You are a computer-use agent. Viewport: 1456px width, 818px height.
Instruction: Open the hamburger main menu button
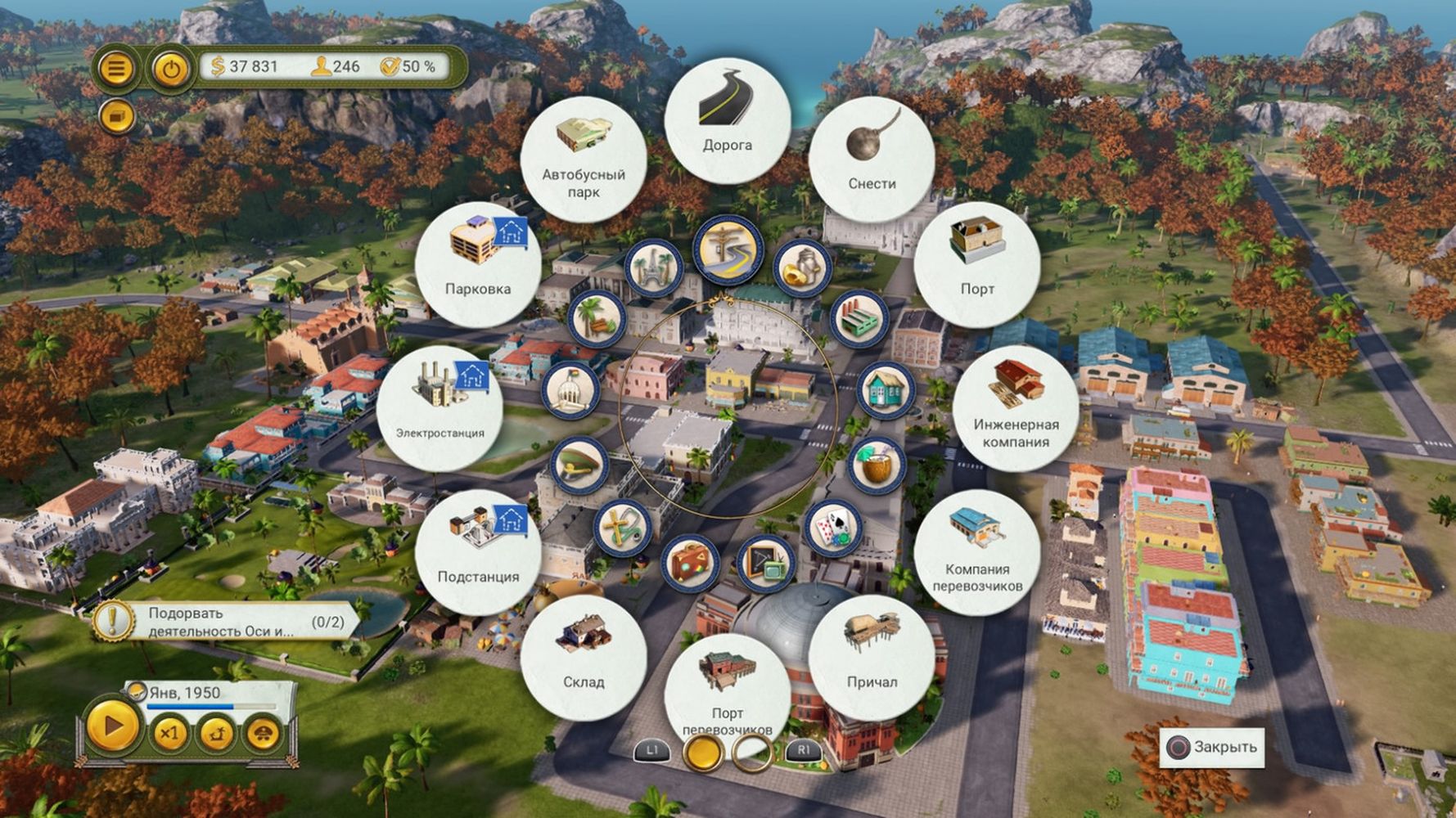pyautogui.click(x=116, y=69)
